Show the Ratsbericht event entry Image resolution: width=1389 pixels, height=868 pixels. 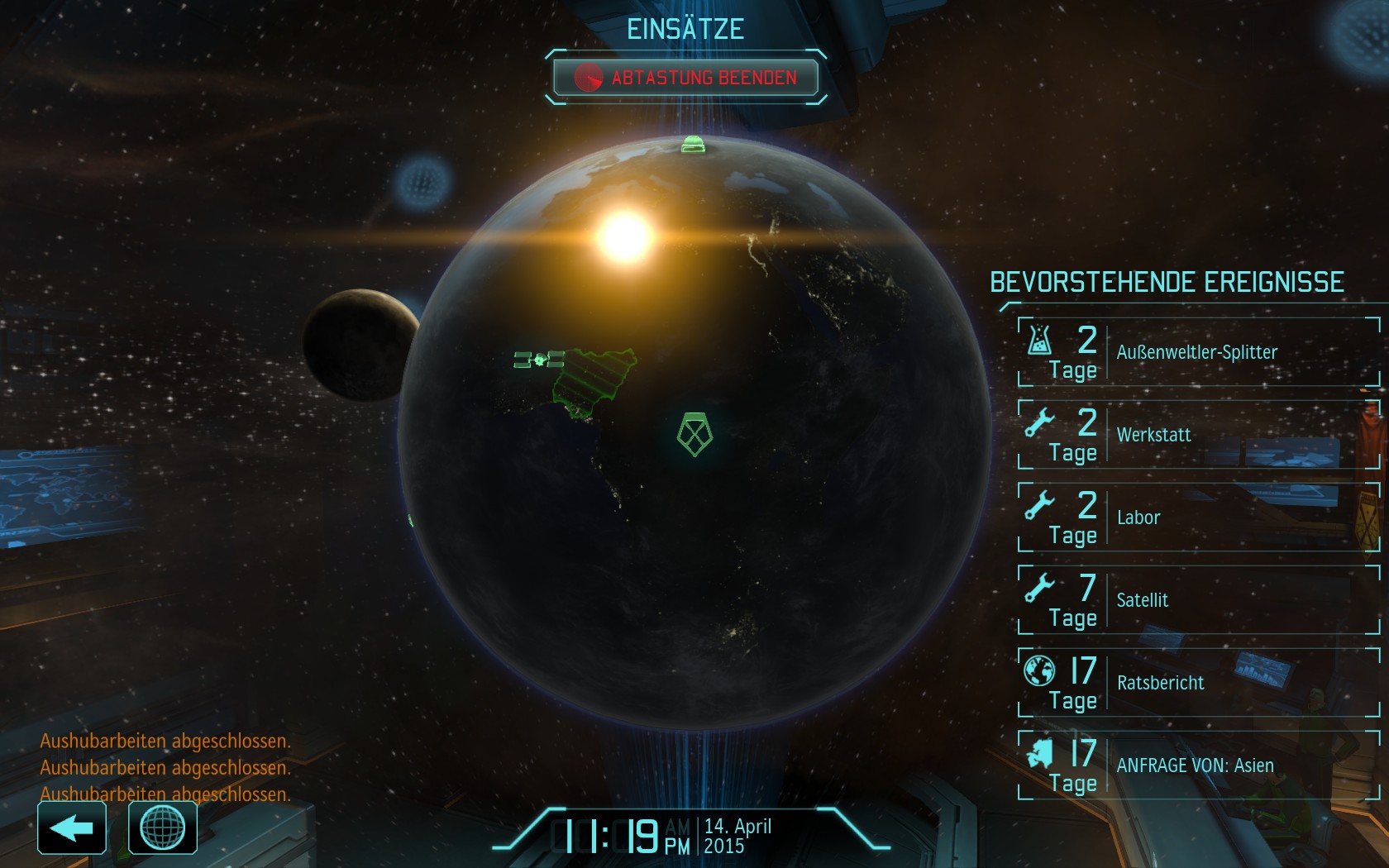pos(1199,683)
